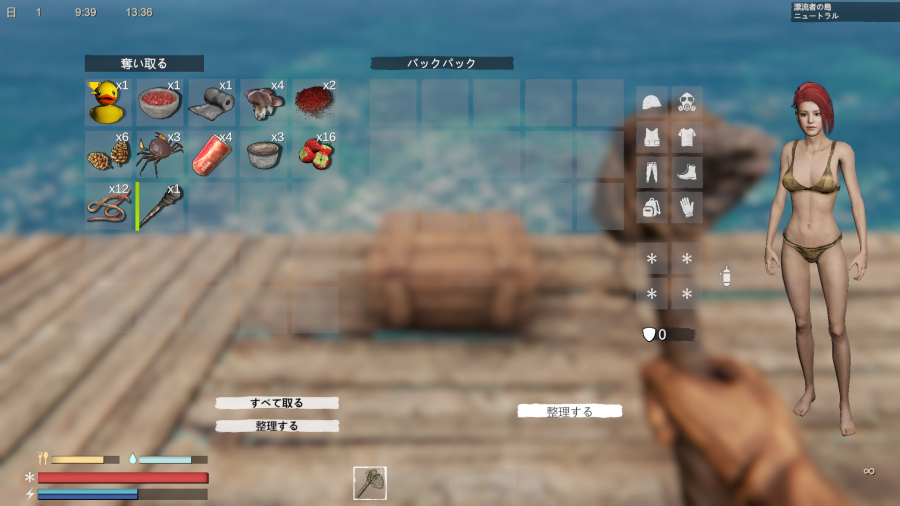This screenshot has width=900, height=506.
Task: Take the bowl of red berries
Action: (160, 102)
